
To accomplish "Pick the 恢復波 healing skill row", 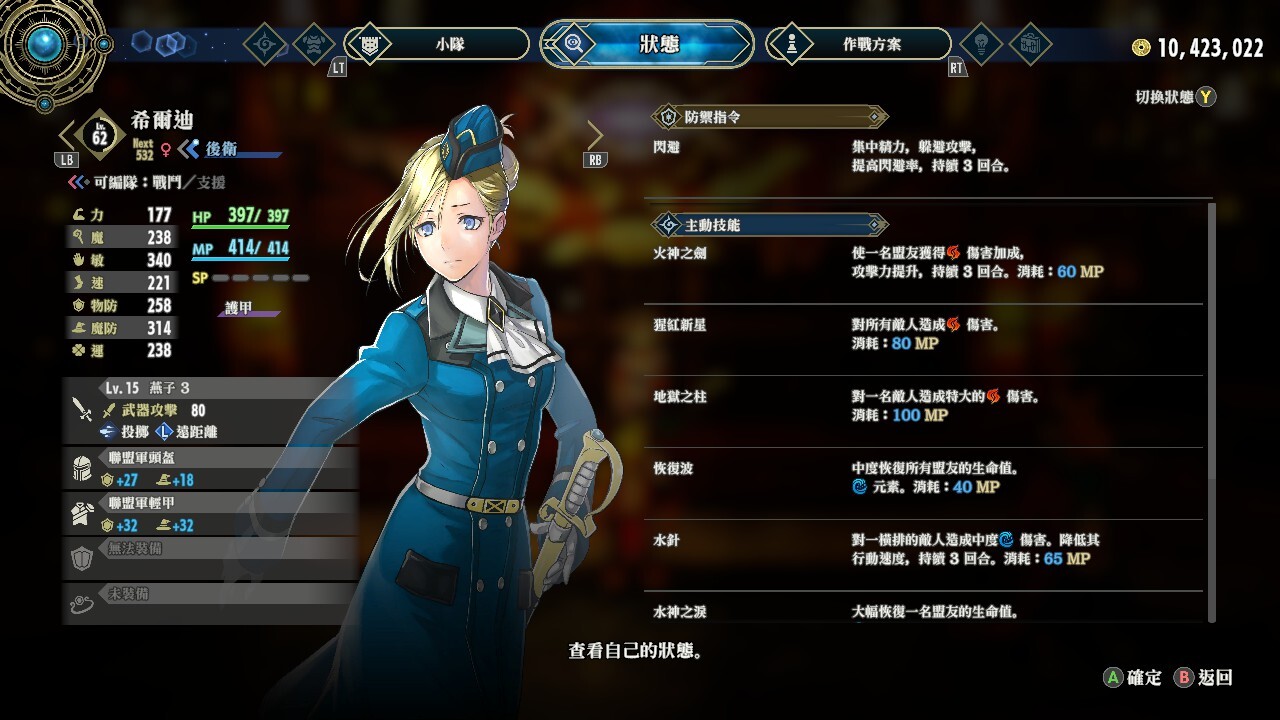I will tap(925, 478).
